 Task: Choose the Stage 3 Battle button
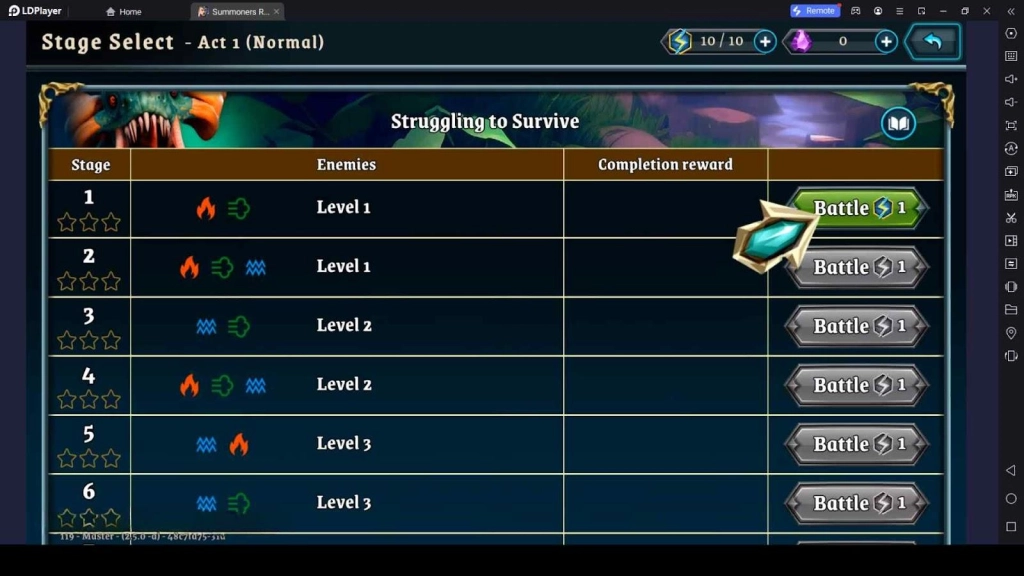click(x=858, y=326)
